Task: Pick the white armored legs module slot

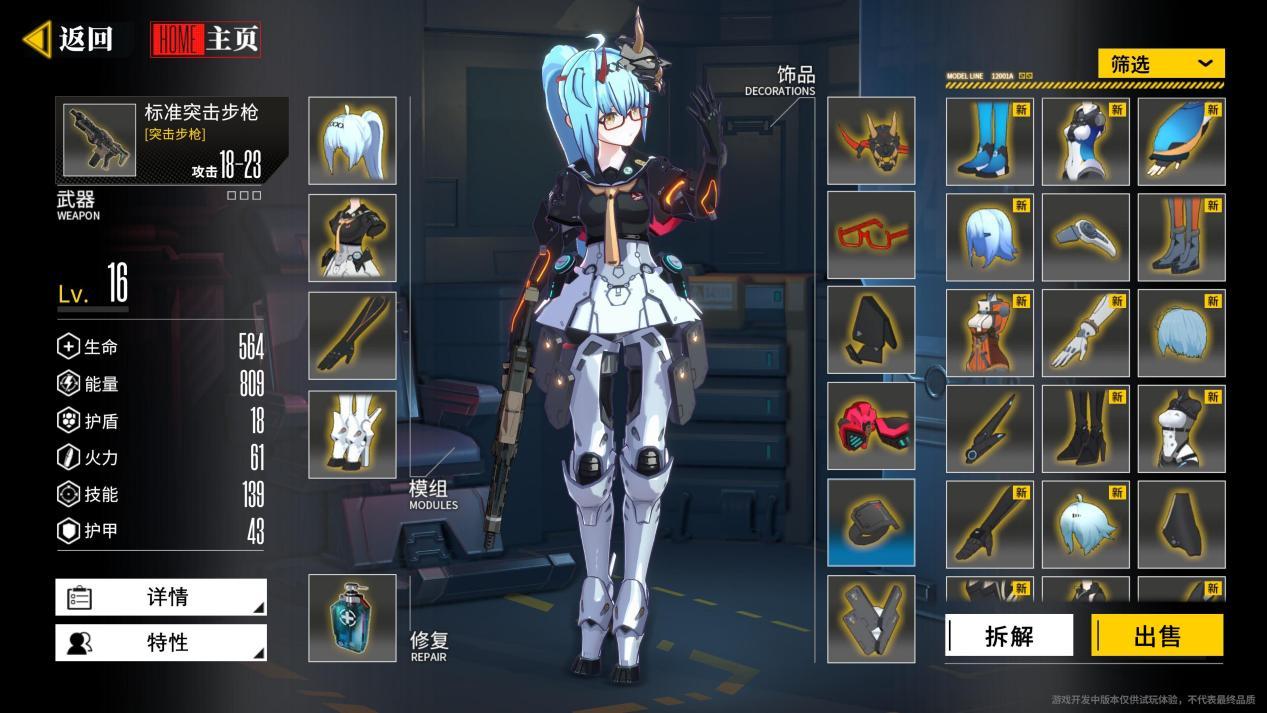Action: click(352, 434)
